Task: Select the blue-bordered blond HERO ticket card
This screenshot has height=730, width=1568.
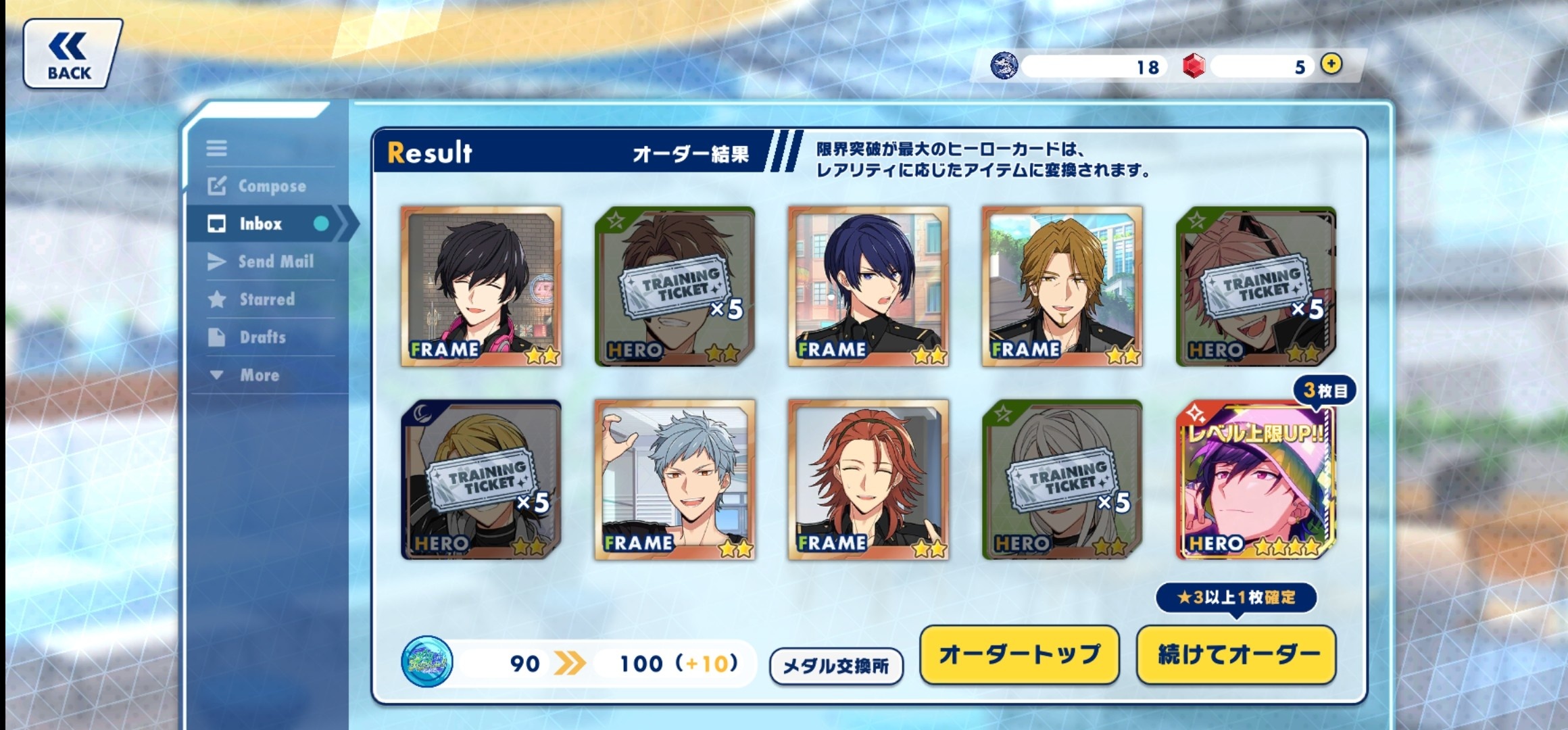Action: pyautogui.click(x=481, y=480)
